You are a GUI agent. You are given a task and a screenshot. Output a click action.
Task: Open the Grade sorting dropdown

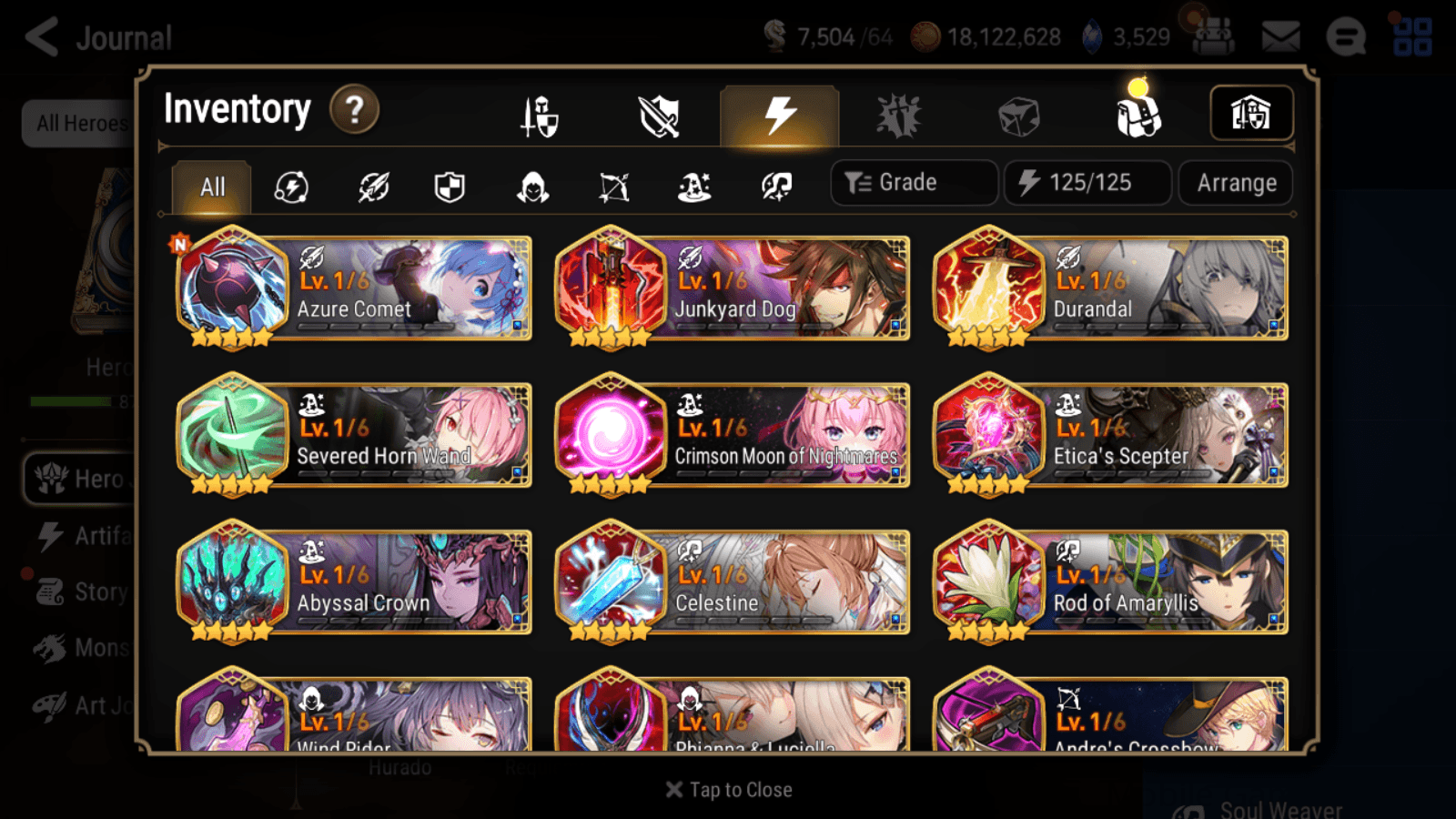click(913, 182)
